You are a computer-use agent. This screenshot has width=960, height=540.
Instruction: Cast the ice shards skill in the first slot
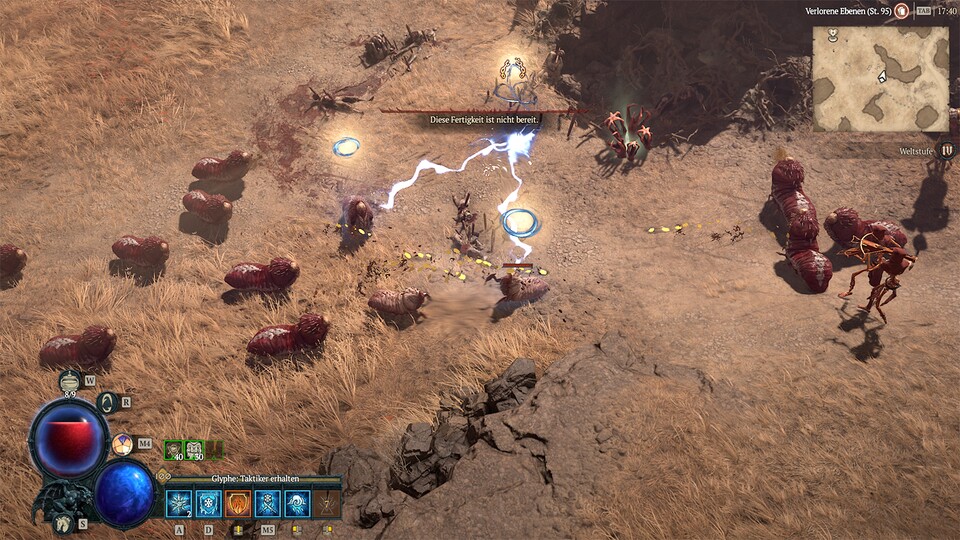[x=179, y=503]
